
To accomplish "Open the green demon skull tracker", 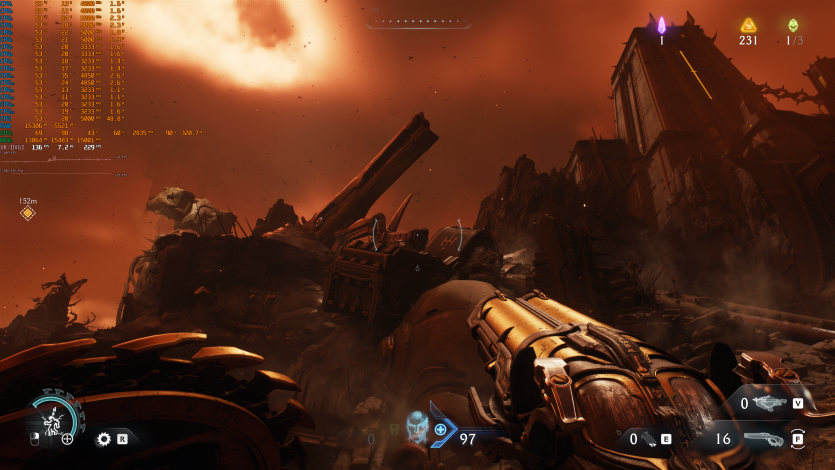I will tap(793, 25).
